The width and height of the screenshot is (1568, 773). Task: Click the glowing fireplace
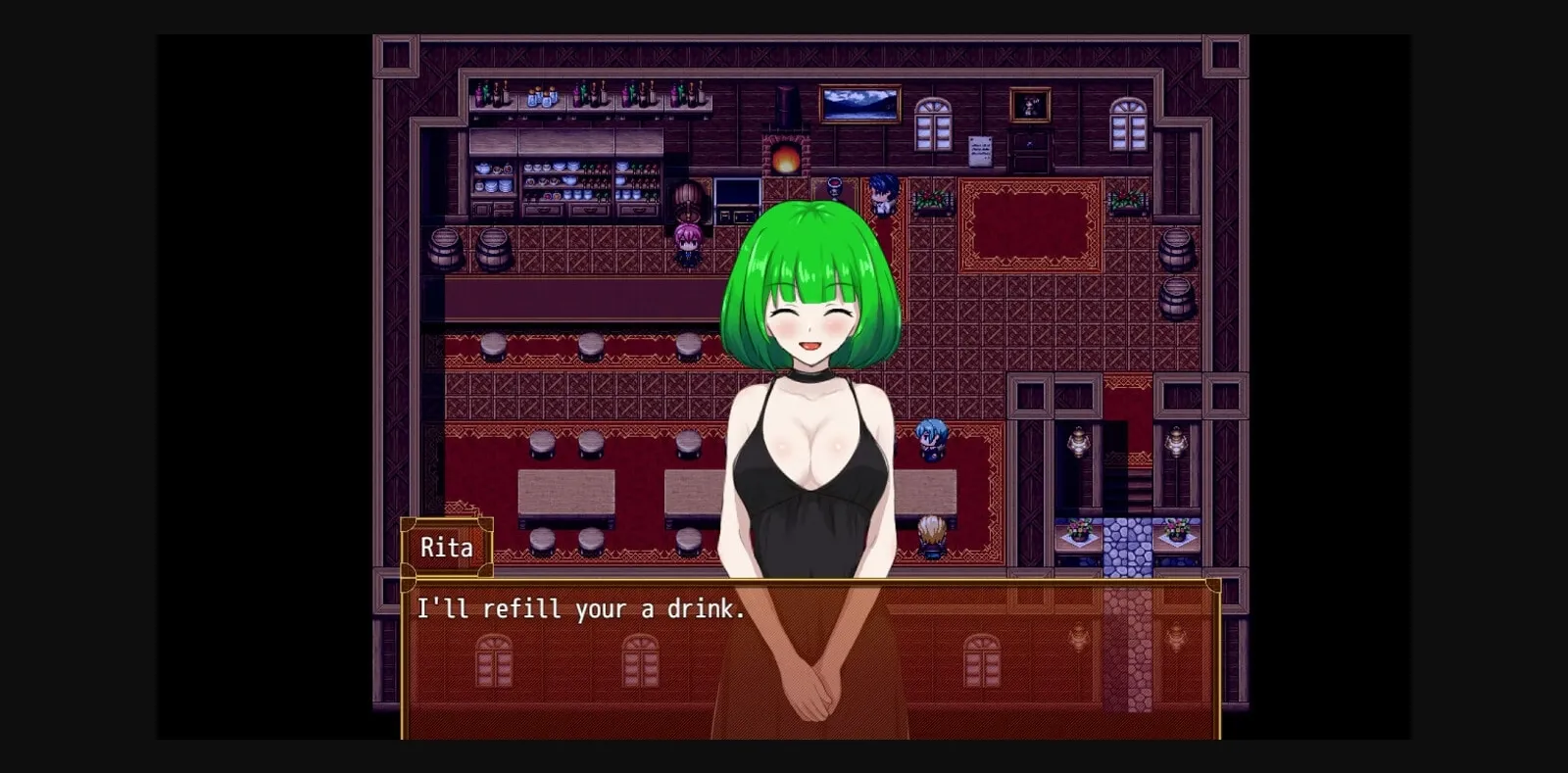[787, 157]
